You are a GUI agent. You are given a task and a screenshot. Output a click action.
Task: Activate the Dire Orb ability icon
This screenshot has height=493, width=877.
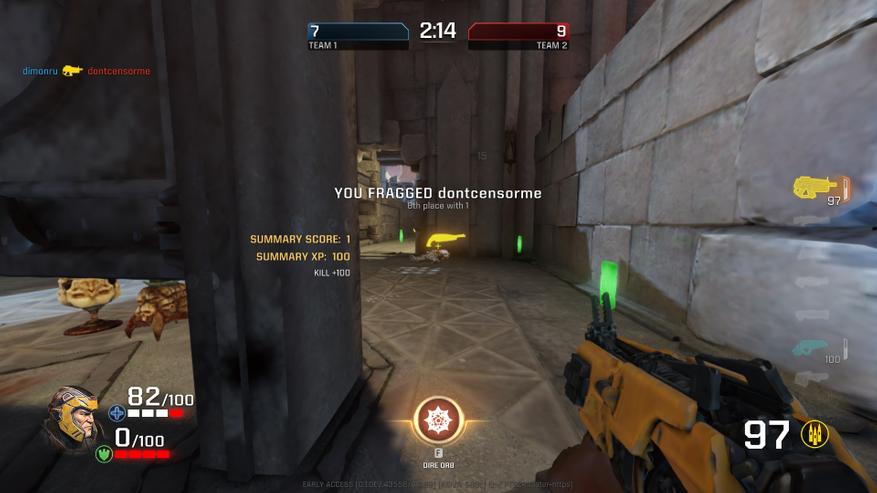coord(438,421)
